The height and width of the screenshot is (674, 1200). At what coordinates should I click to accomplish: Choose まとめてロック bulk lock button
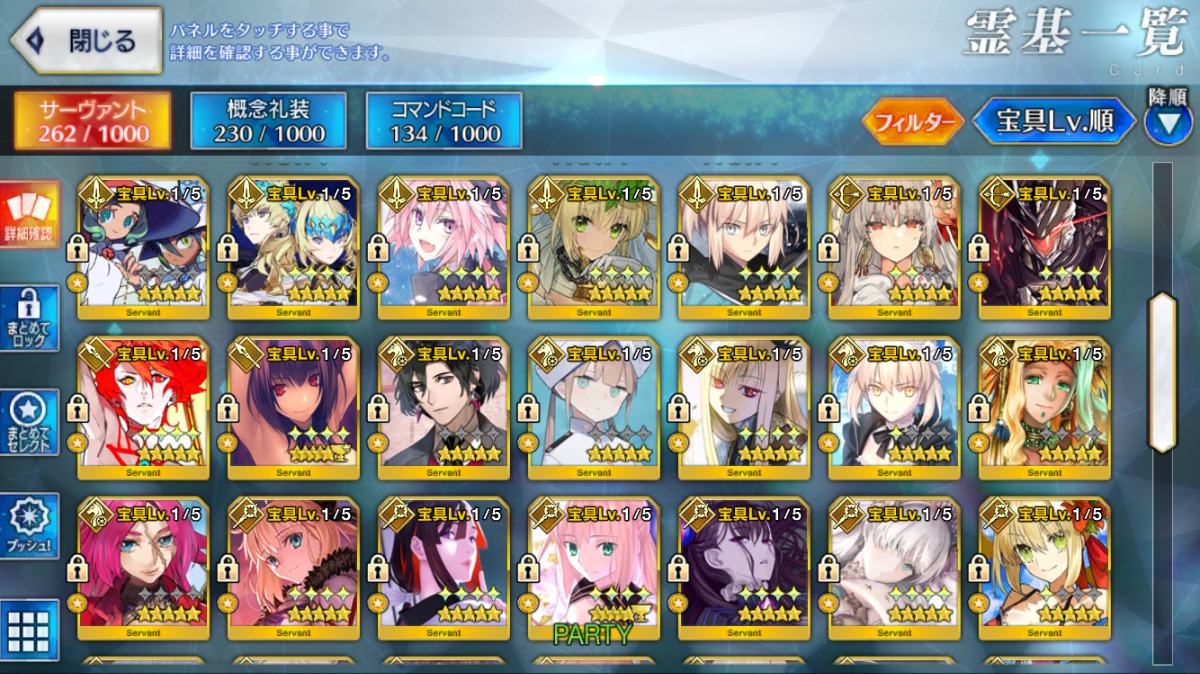tap(29, 318)
